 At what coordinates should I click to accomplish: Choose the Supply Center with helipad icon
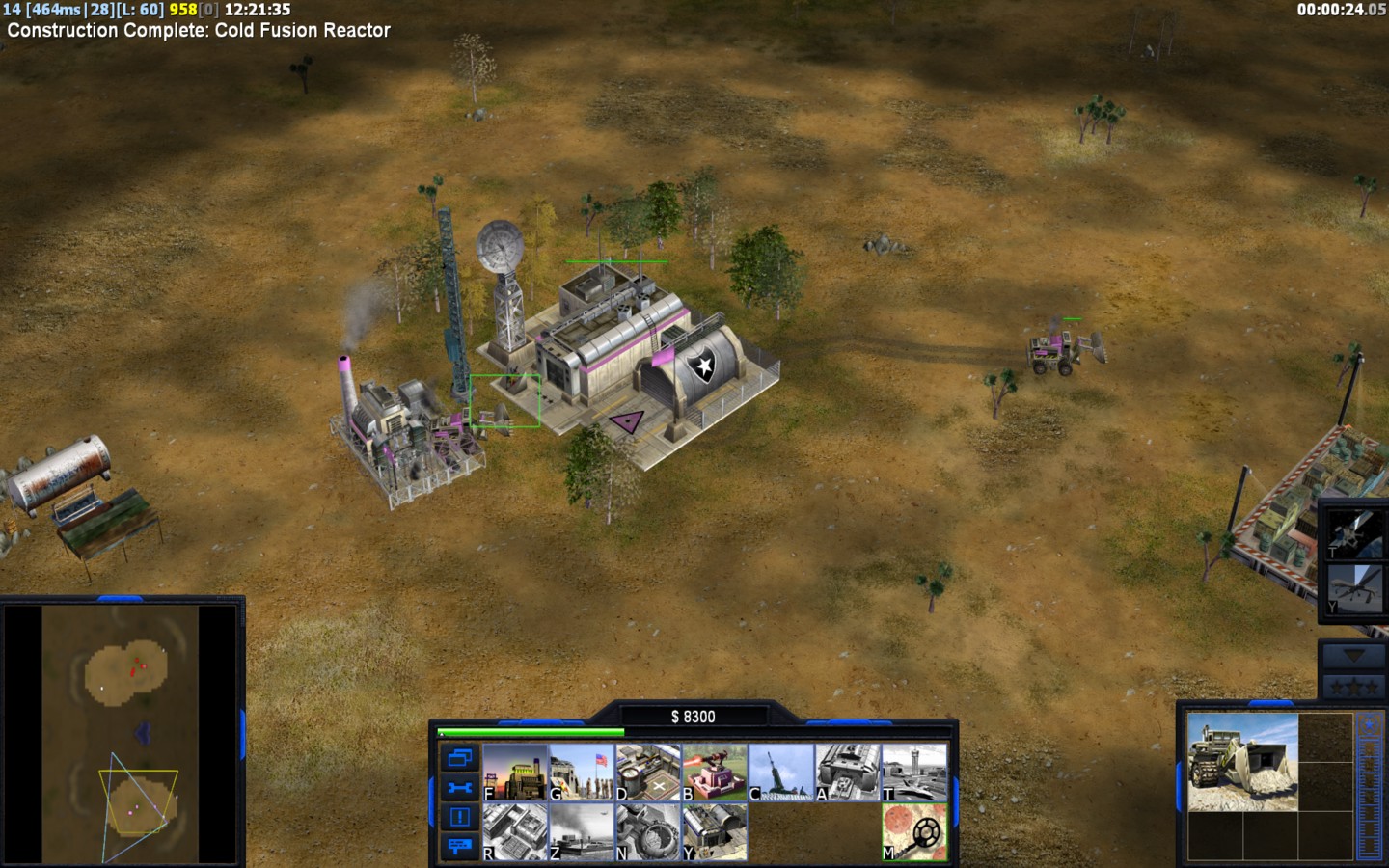[648, 771]
